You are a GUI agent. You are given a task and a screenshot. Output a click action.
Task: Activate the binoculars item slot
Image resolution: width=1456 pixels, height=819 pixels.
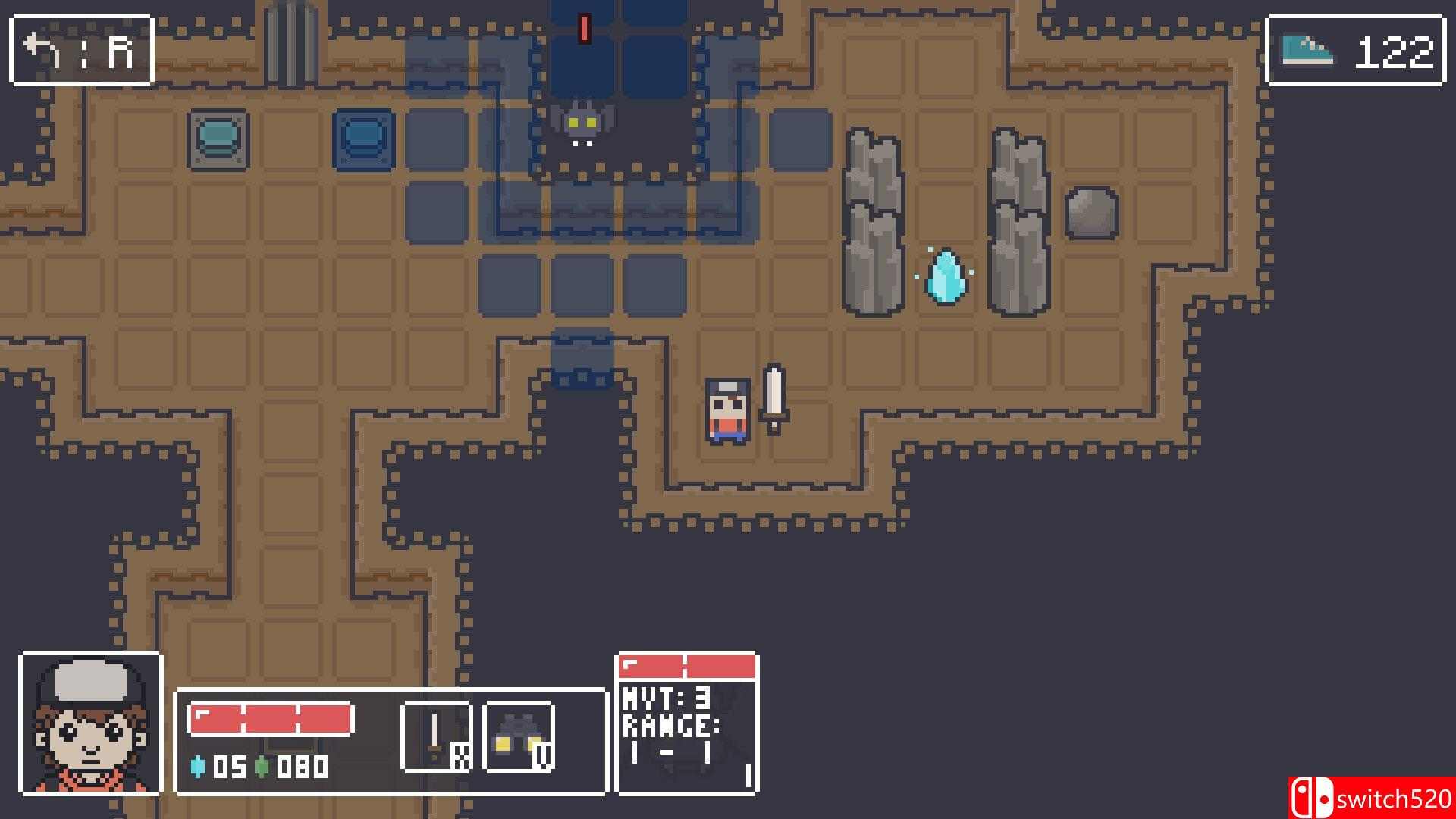point(519,737)
